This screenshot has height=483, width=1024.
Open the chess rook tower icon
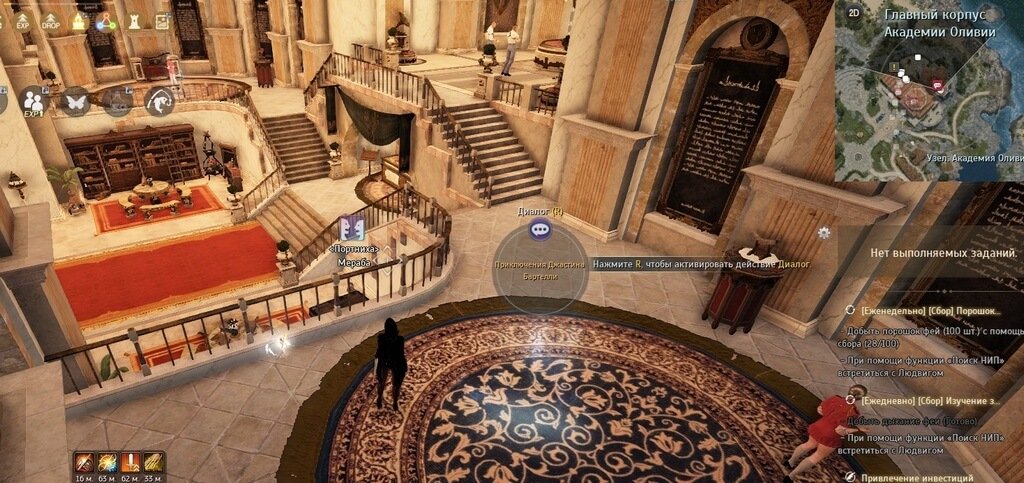coord(133,20)
